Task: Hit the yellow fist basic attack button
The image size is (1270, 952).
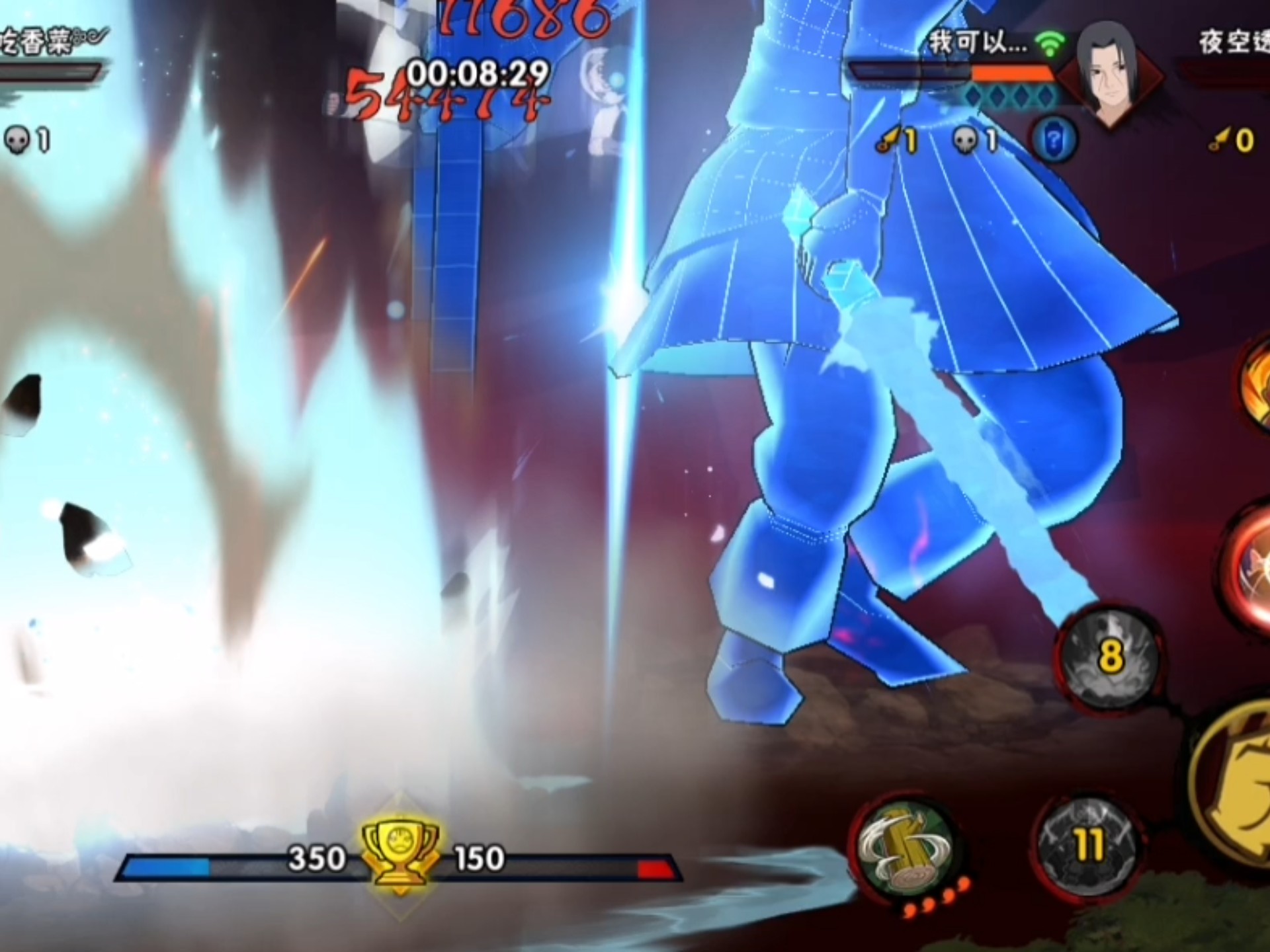Action: coord(1237,787)
